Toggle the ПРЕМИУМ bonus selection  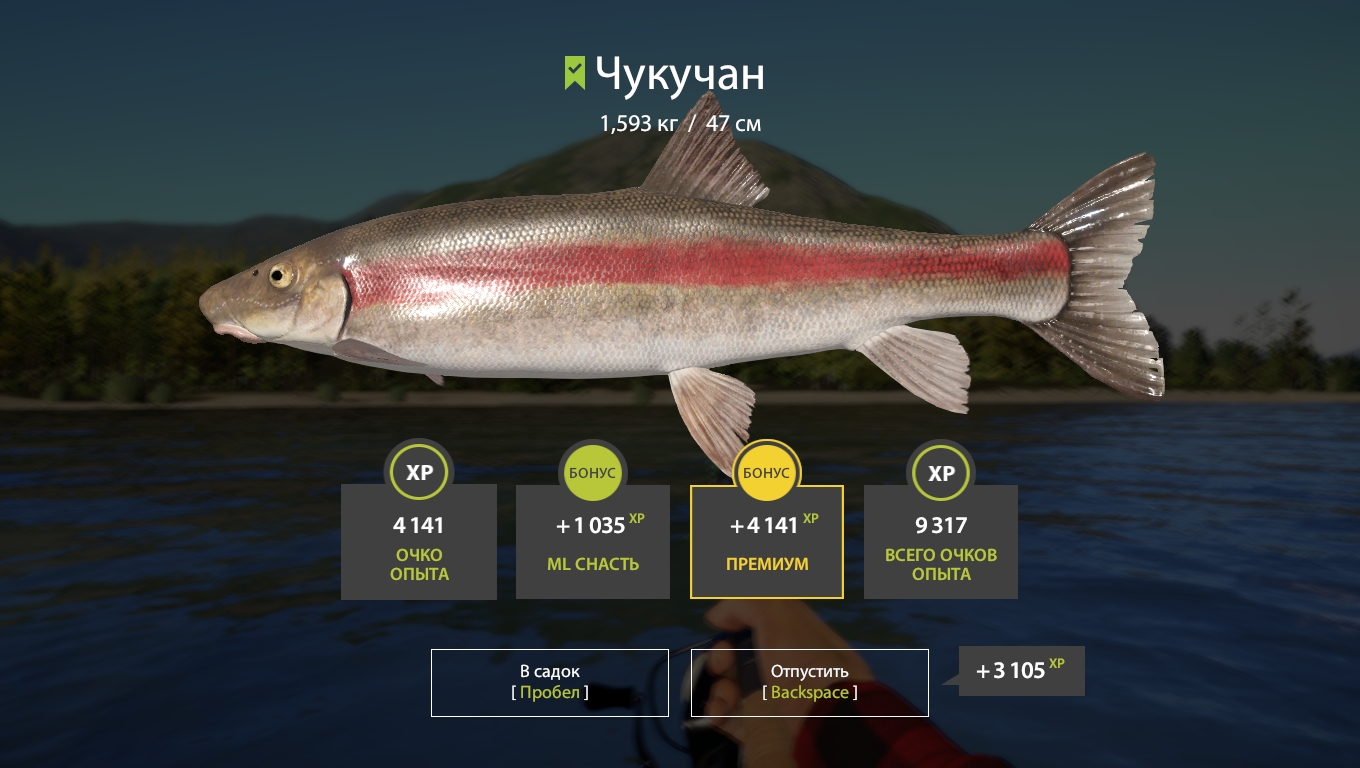tap(767, 541)
